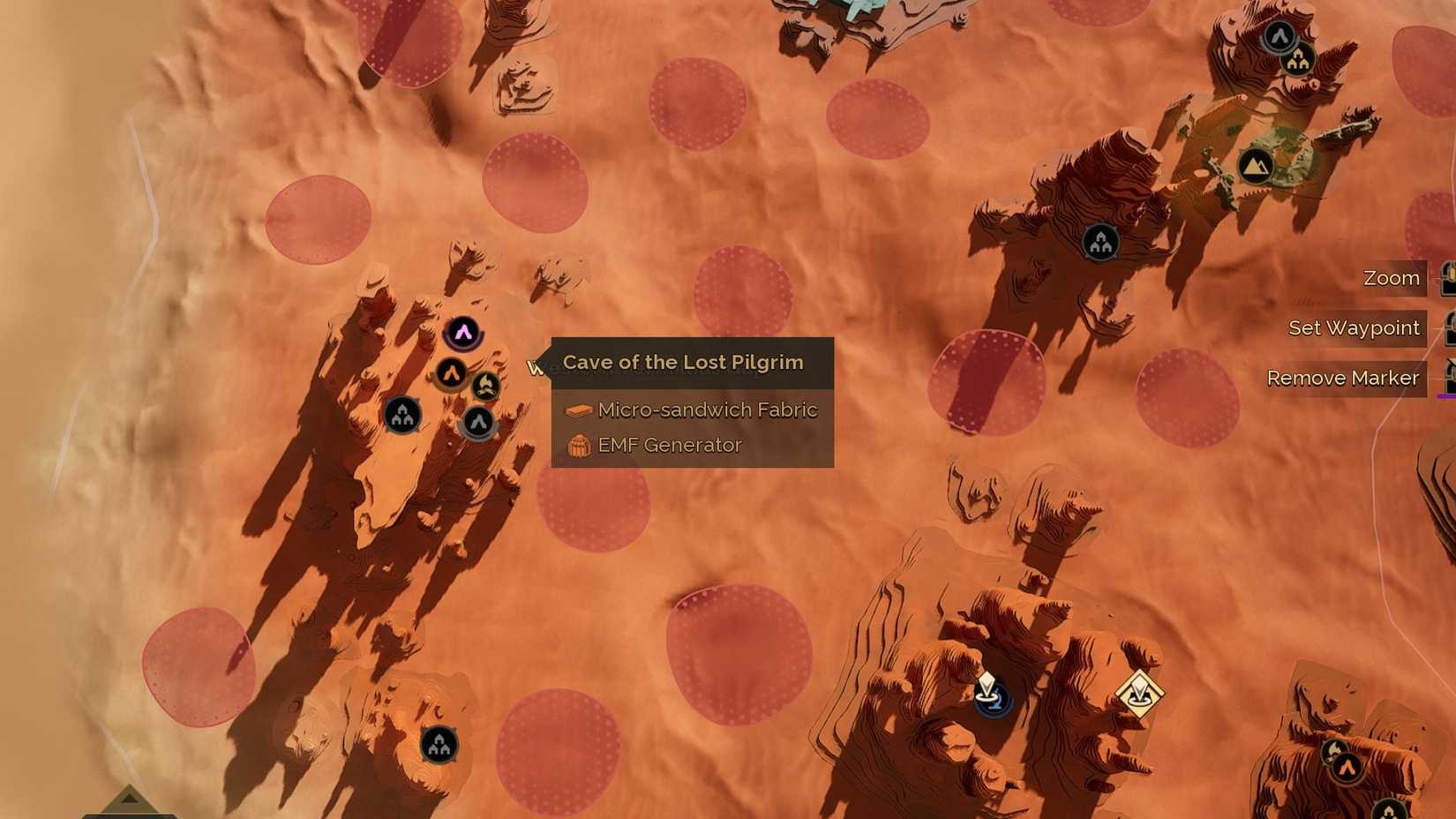Click the Set Waypoint button
This screenshot has width=1456, height=819.
[1354, 327]
